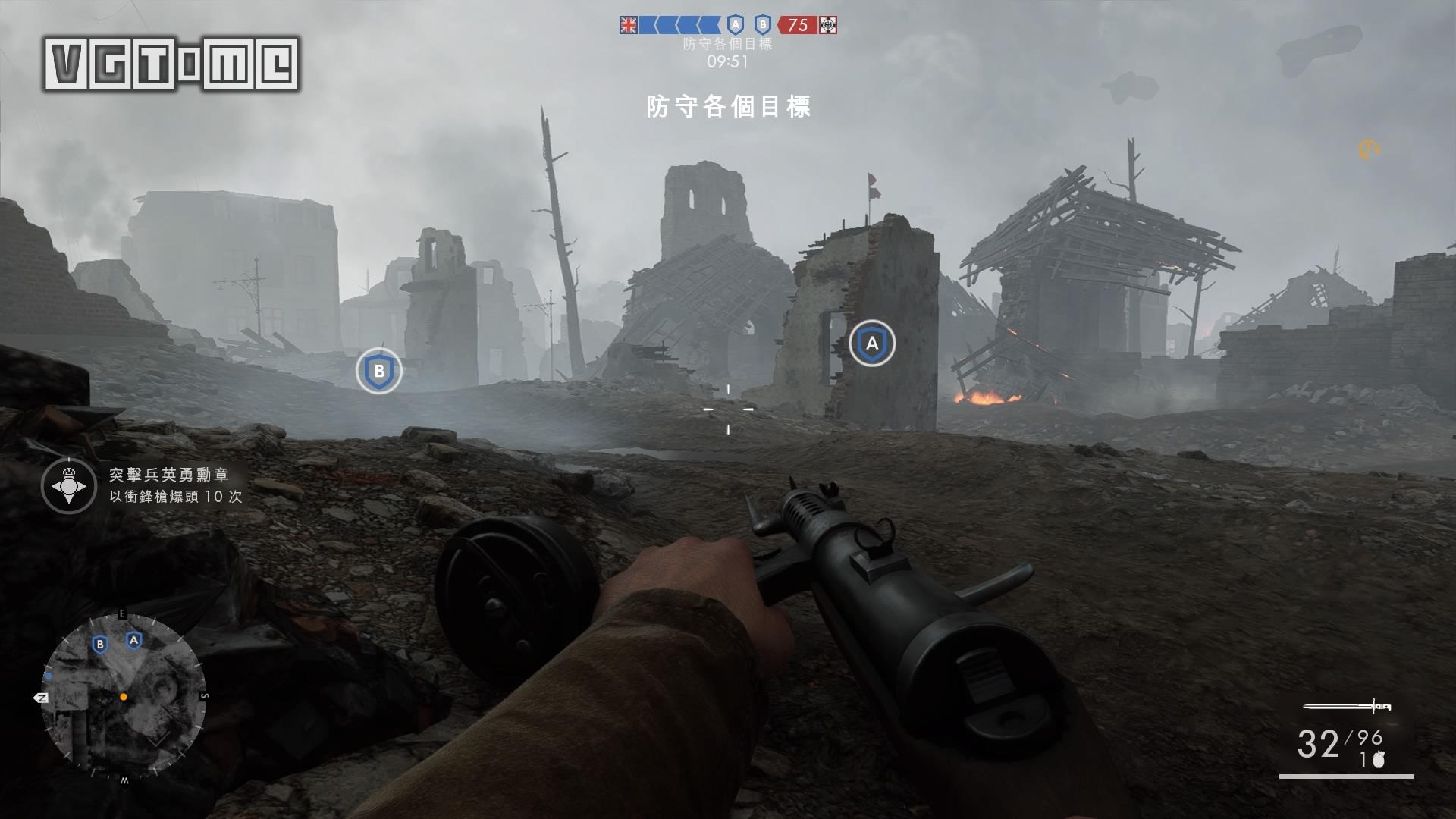Click the British flag team icon

coord(629,25)
